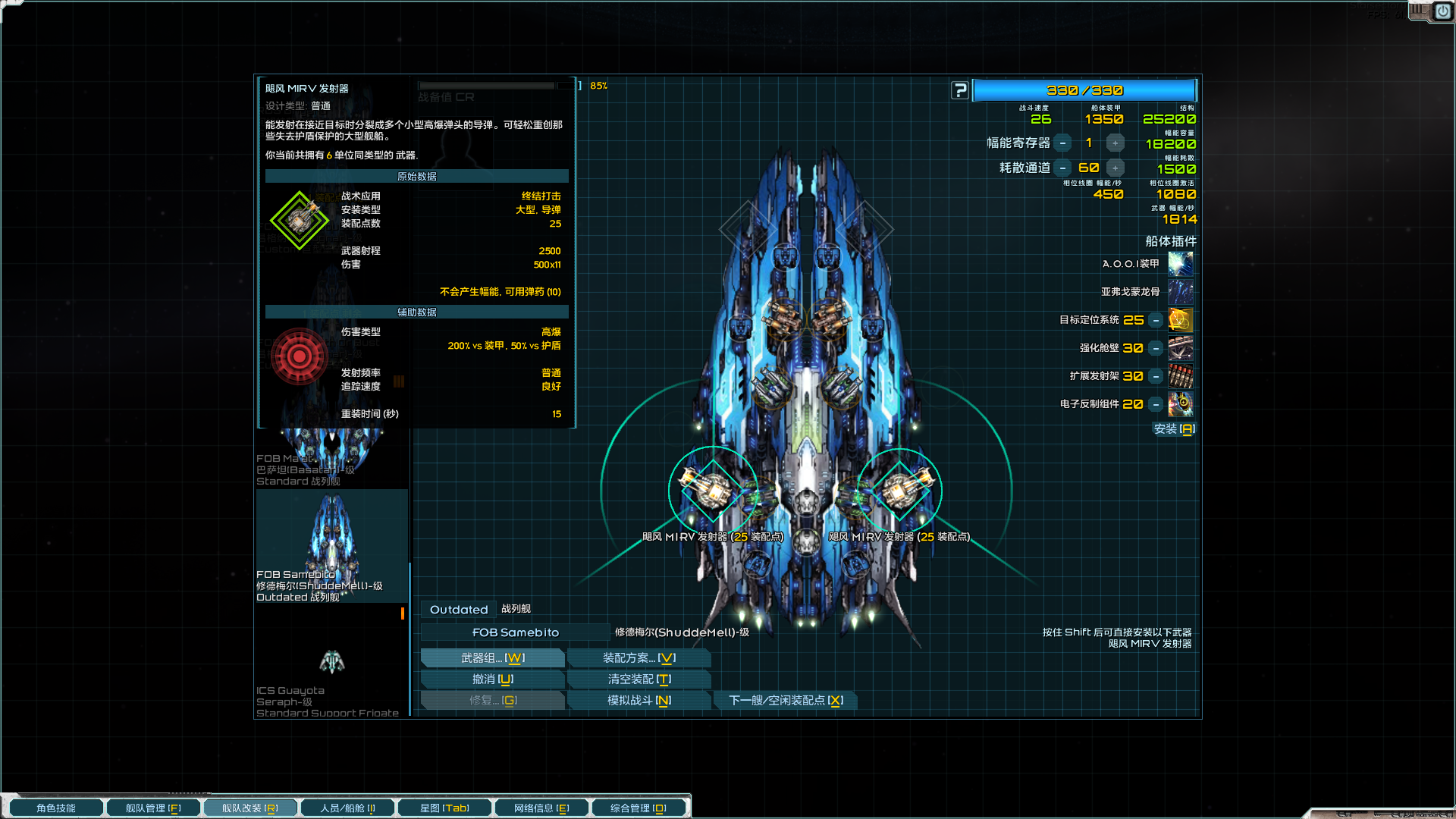This screenshot has width=1456, height=819.
Task: Switch to the 星图 [Tab] screen
Action: pos(444,807)
